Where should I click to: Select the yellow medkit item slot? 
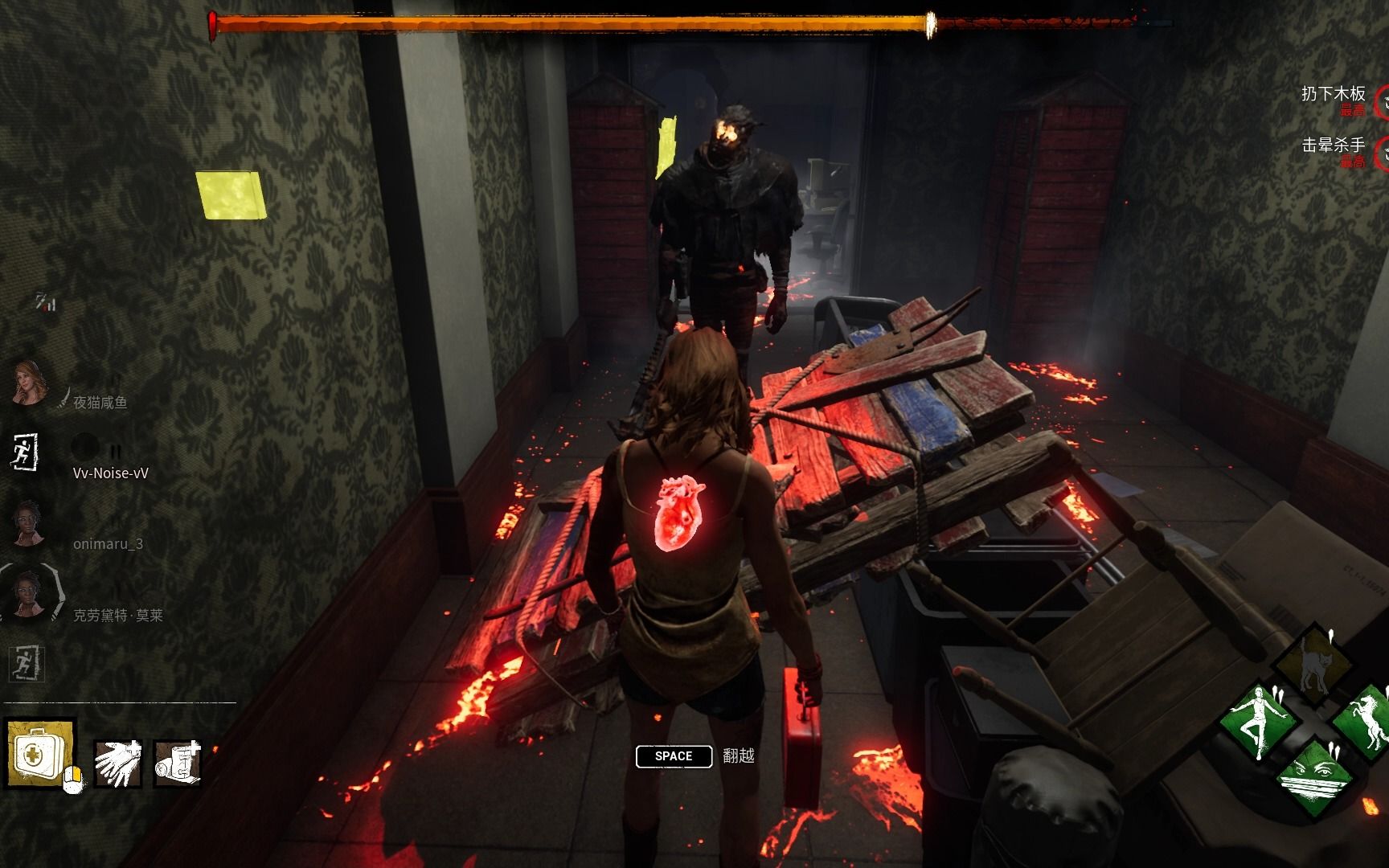click(x=40, y=753)
